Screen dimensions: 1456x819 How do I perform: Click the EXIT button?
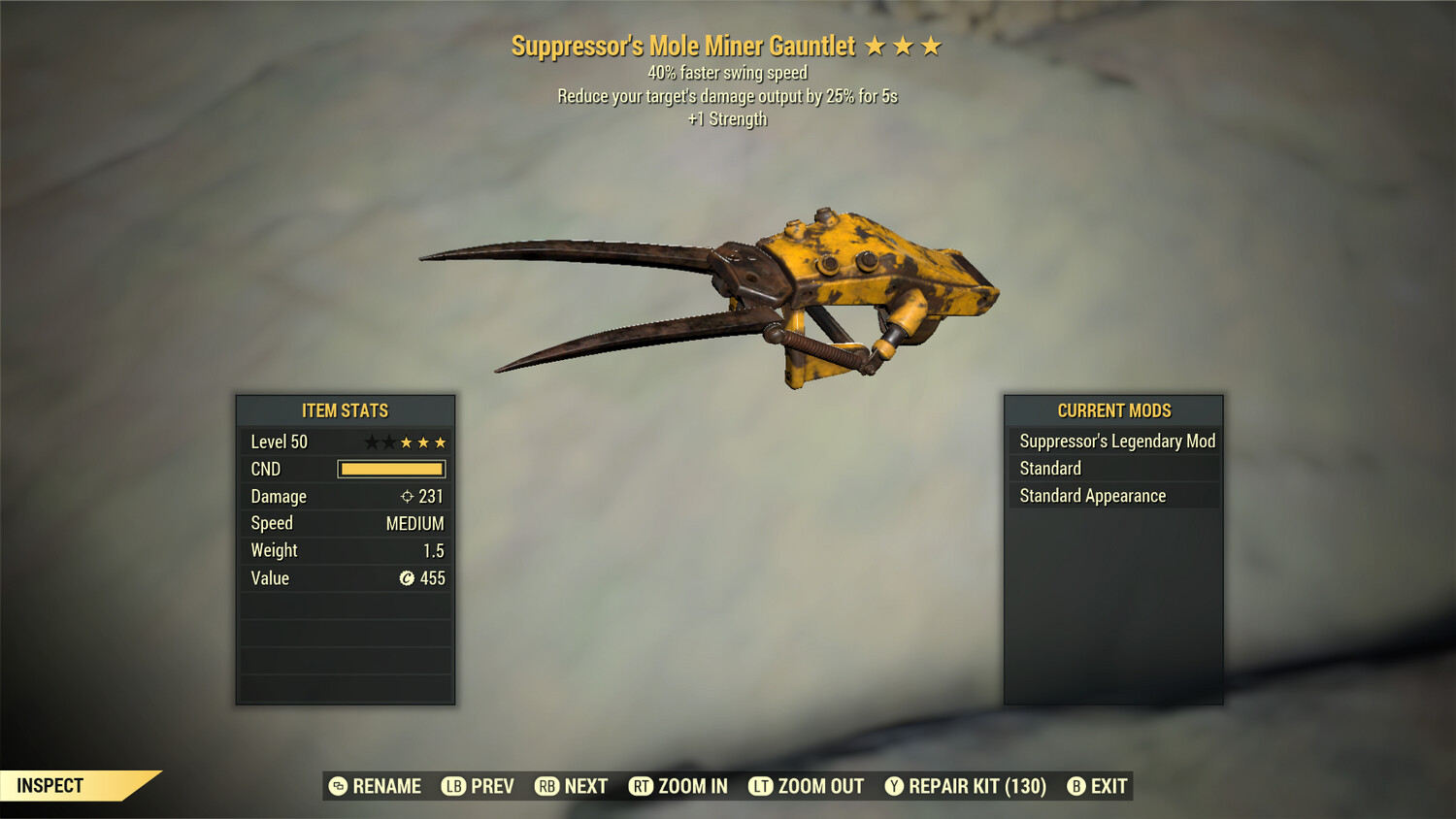(x=1109, y=786)
